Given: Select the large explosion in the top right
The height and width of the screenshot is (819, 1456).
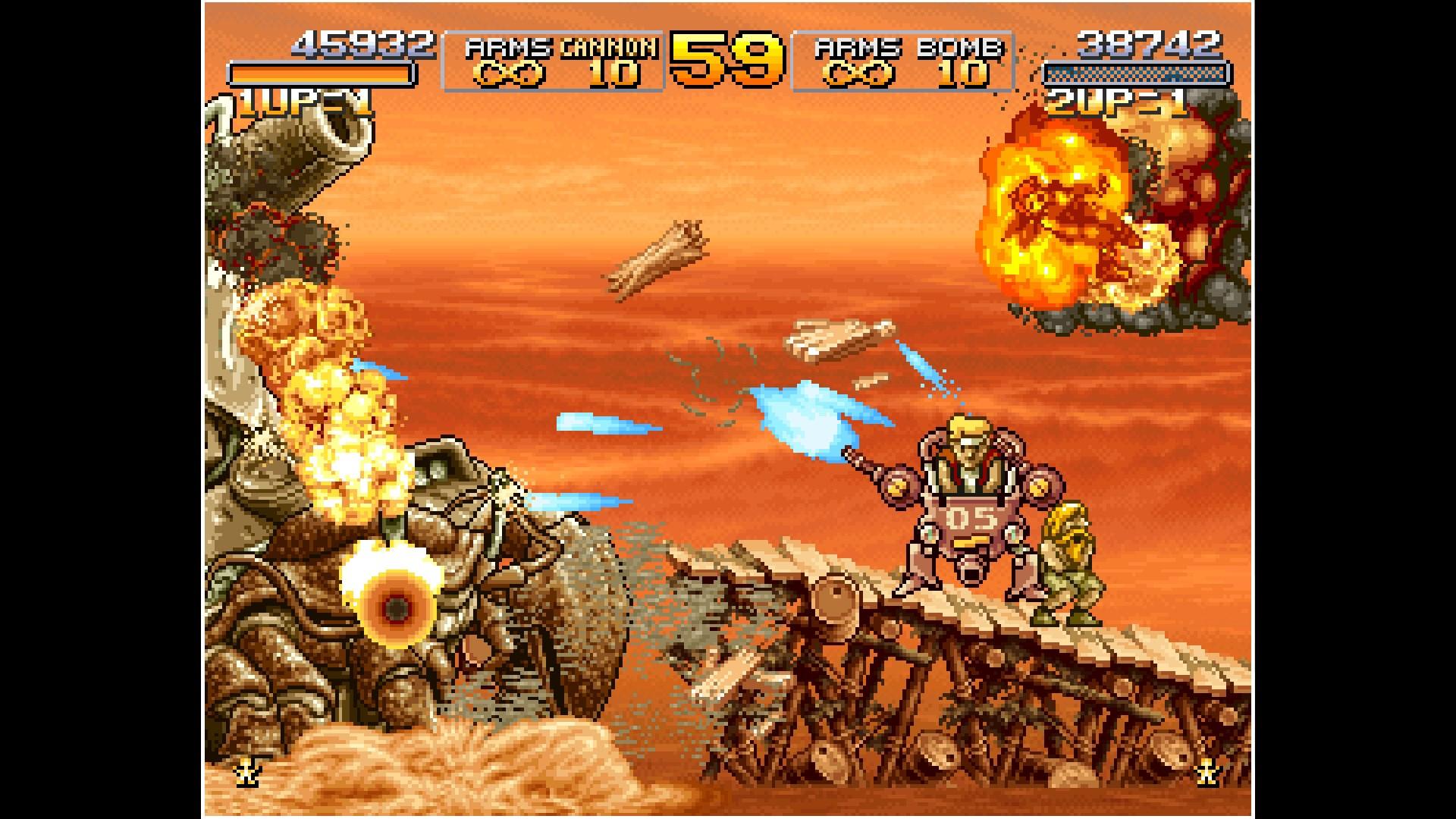Looking at the screenshot, I should point(1062,212).
